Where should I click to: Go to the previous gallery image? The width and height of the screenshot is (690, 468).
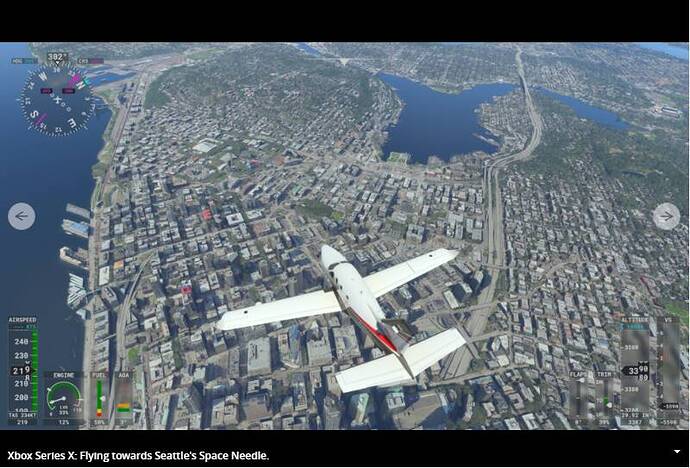click(21, 216)
